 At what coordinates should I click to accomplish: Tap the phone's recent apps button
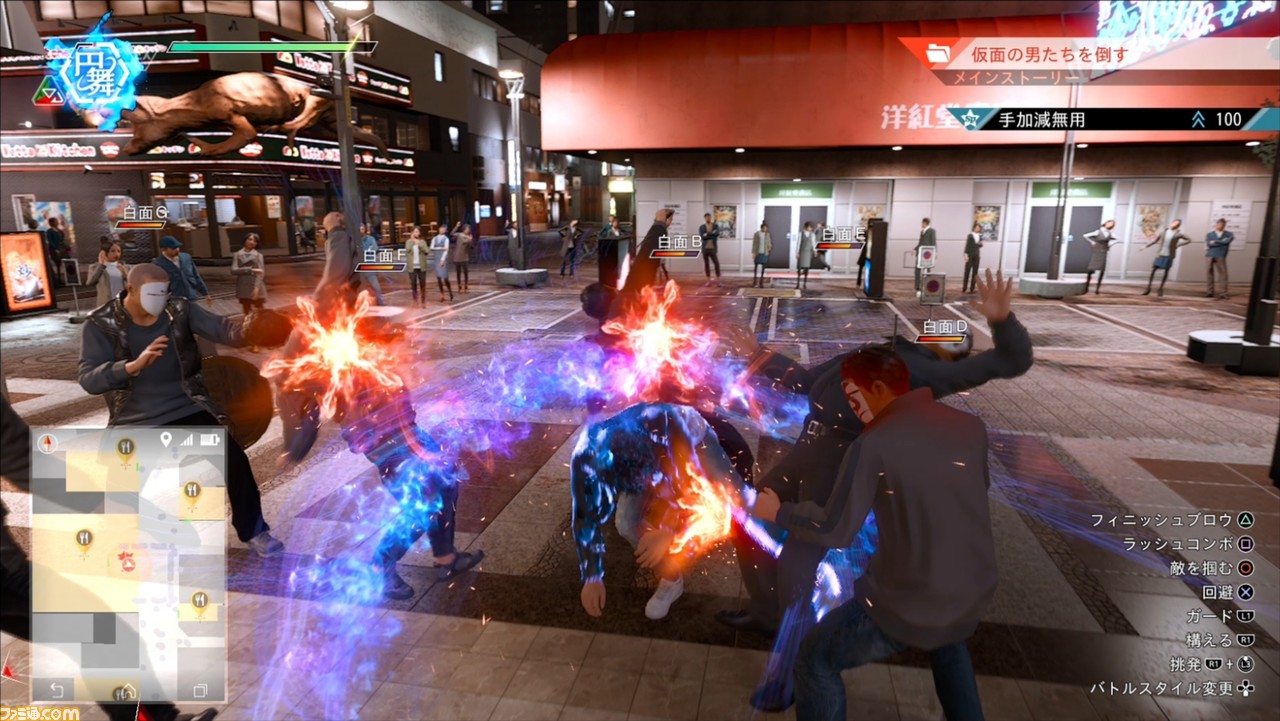coord(199,690)
